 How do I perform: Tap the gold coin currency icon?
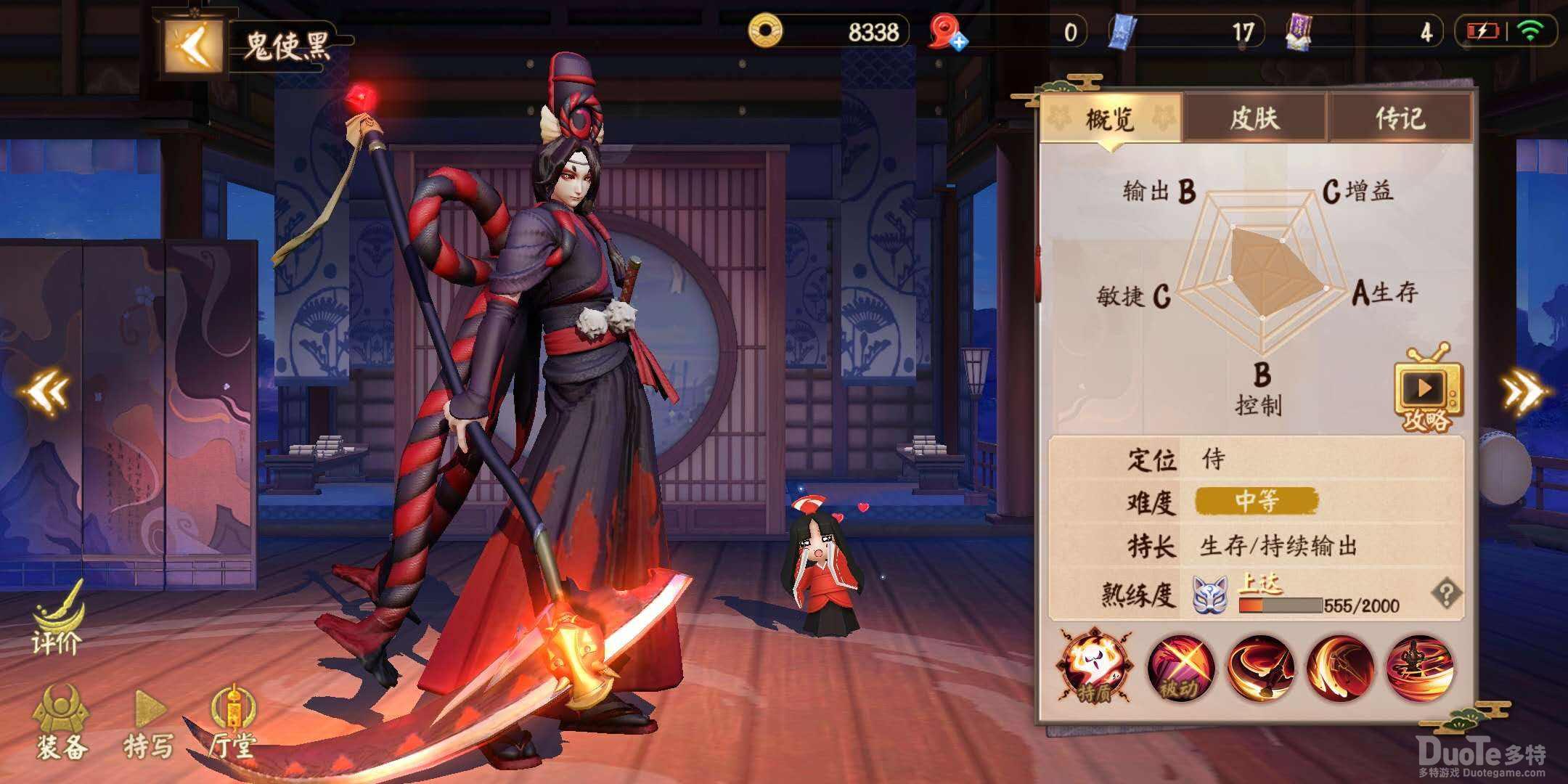pos(765,31)
